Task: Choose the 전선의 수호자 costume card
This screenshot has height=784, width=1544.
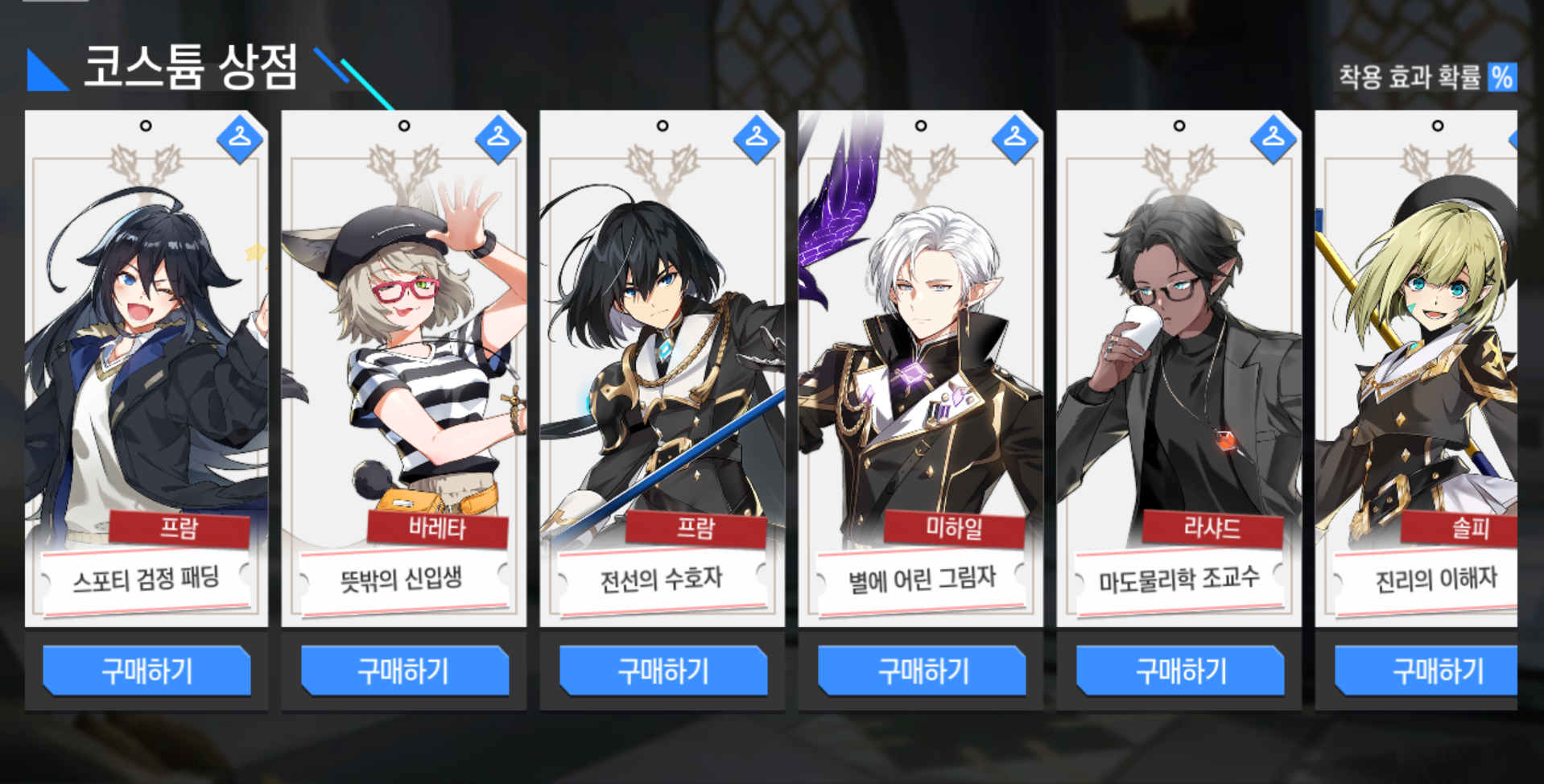Action: [x=662, y=362]
